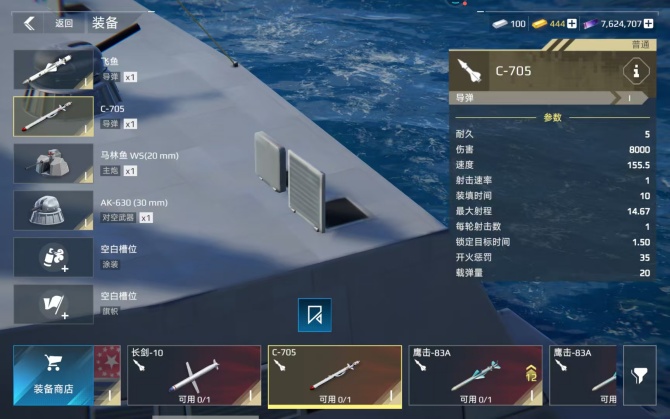670x419 pixels.
Task: Click the center bookmark cursor button
Action: [315, 315]
